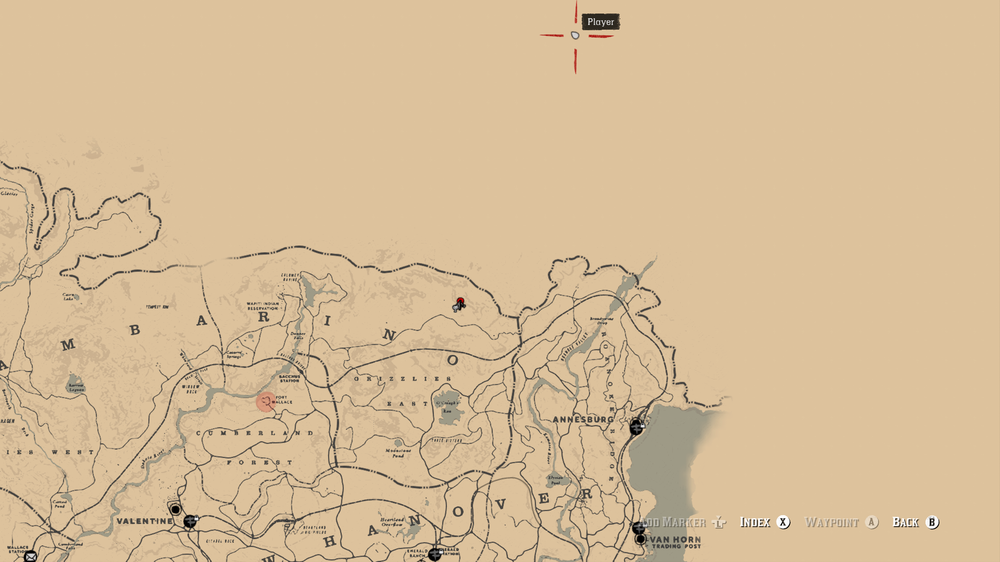The width and height of the screenshot is (1000, 562).
Task: Choose the envelope icon at Wallace Station
Action: [x=30, y=556]
